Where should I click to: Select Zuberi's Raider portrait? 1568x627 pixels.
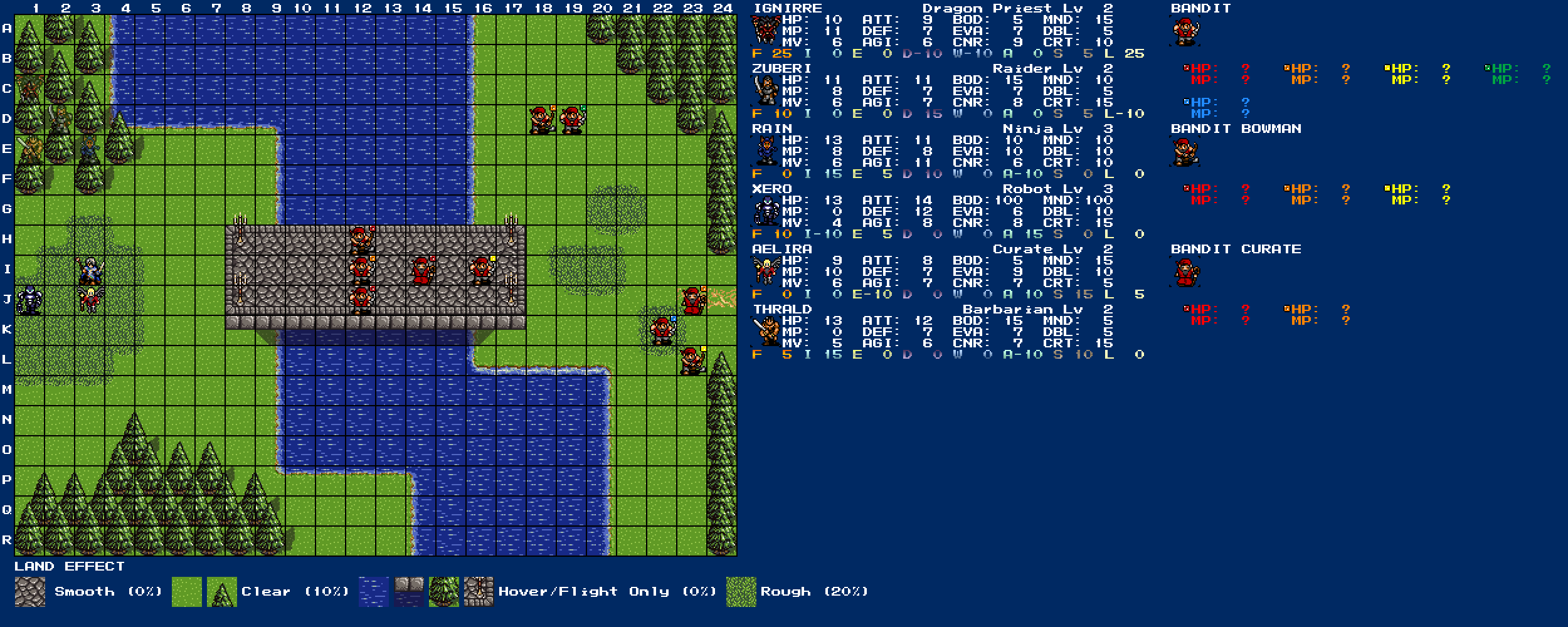tap(766, 91)
